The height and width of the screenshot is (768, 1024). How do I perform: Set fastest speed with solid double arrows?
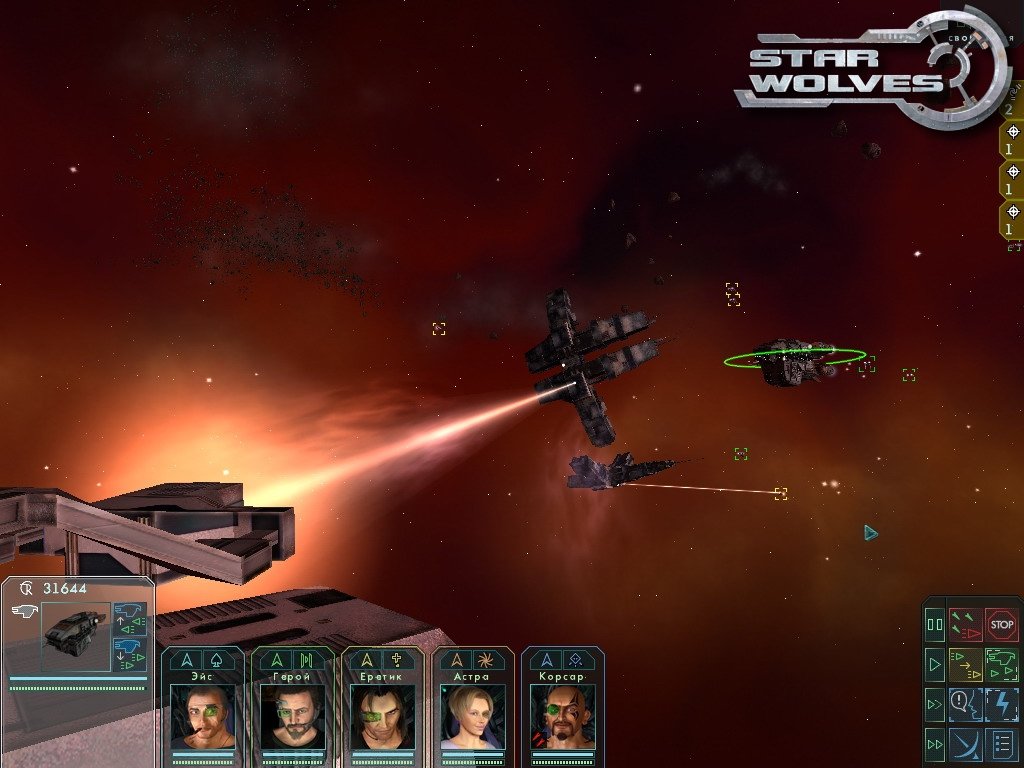pyautogui.click(x=935, y=743)
